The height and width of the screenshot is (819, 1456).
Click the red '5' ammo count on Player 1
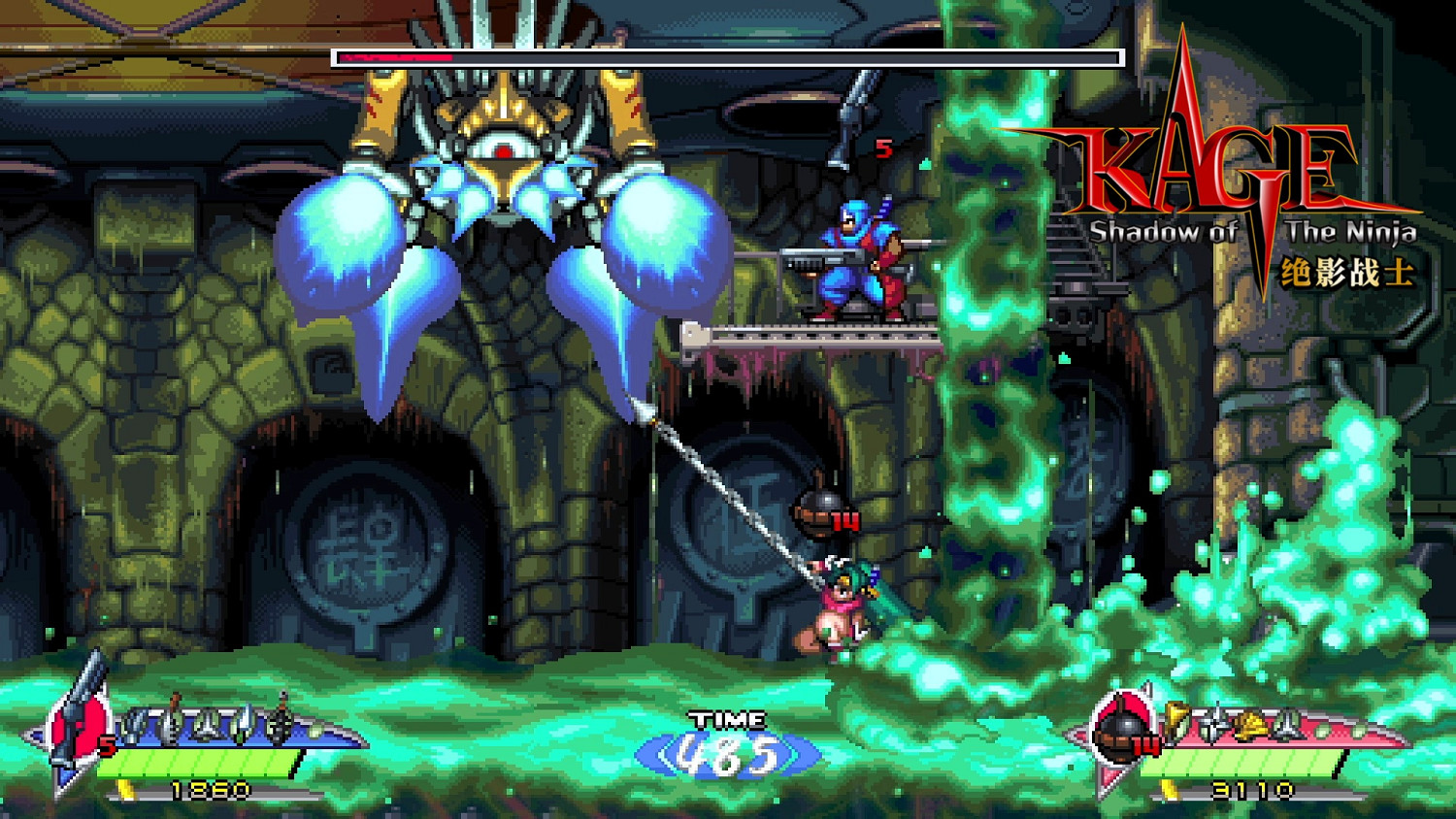pos(105,745)
